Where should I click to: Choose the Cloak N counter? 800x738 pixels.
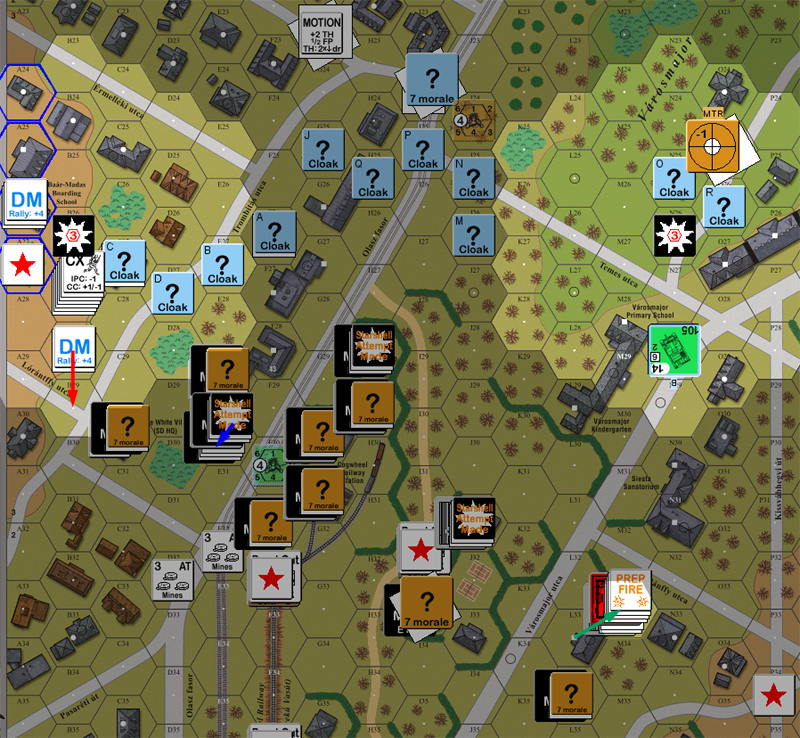(x=473, y=180)
